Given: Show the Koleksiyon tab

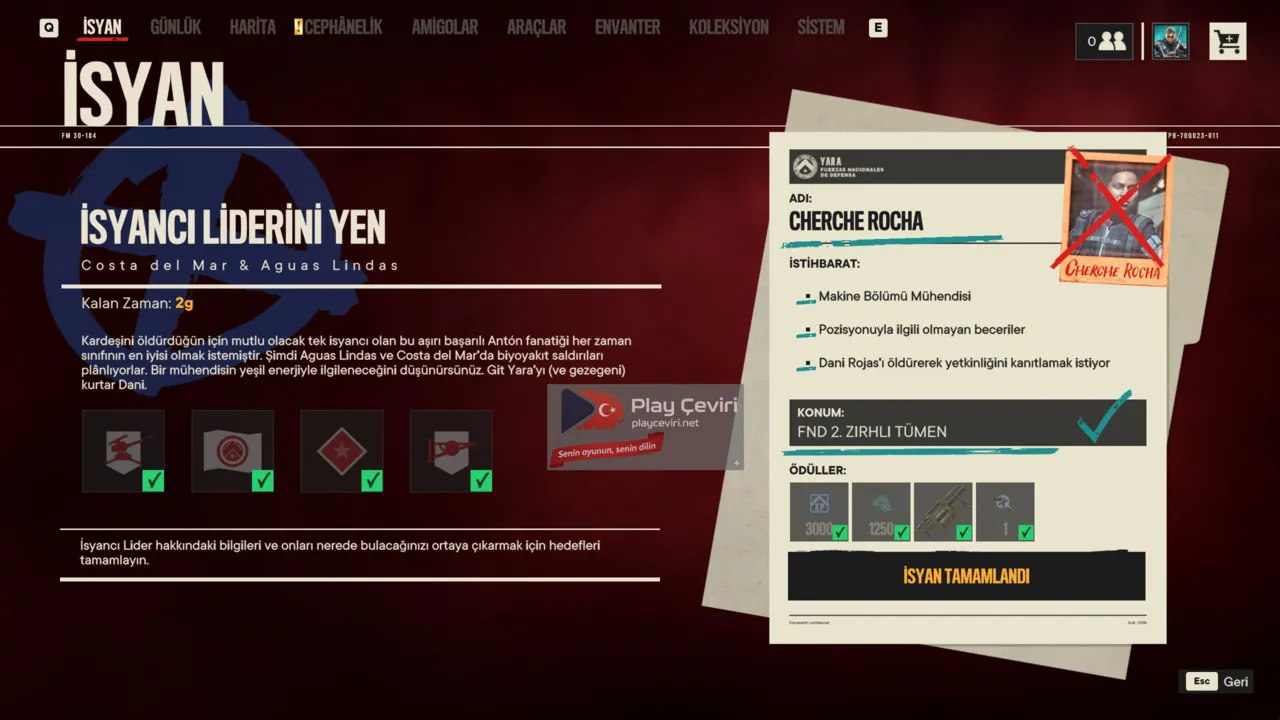Looking at the screenshot, I should click(x=728, y=28).
